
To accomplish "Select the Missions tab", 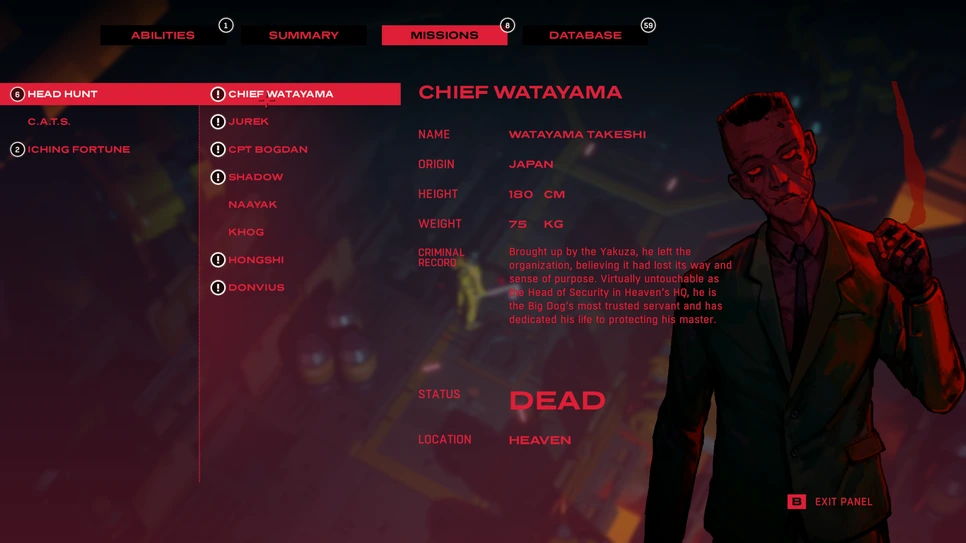I will pyautogui.click(x=444, y=35).
